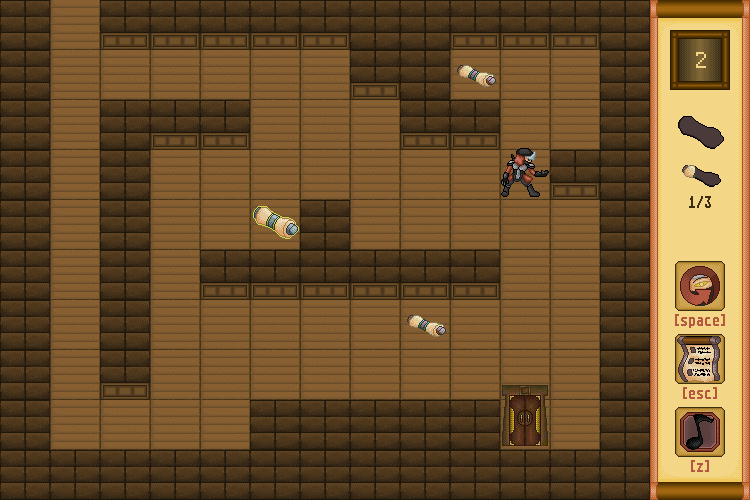
Task: Toggle the music note button
Action: [x=699, y=432]
